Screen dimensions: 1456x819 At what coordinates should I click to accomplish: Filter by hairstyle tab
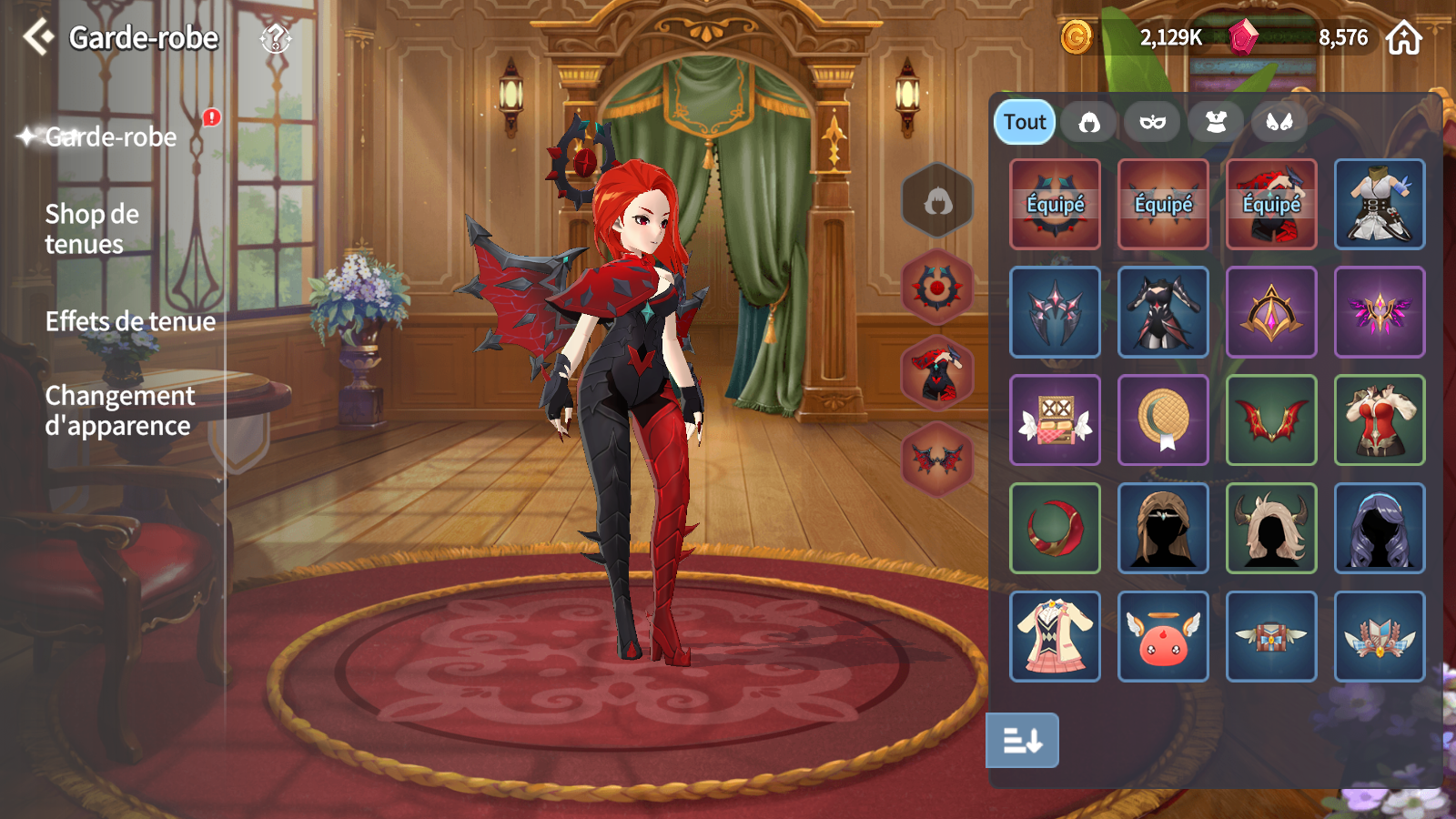pyautogui.click(x=1089, y=122)
